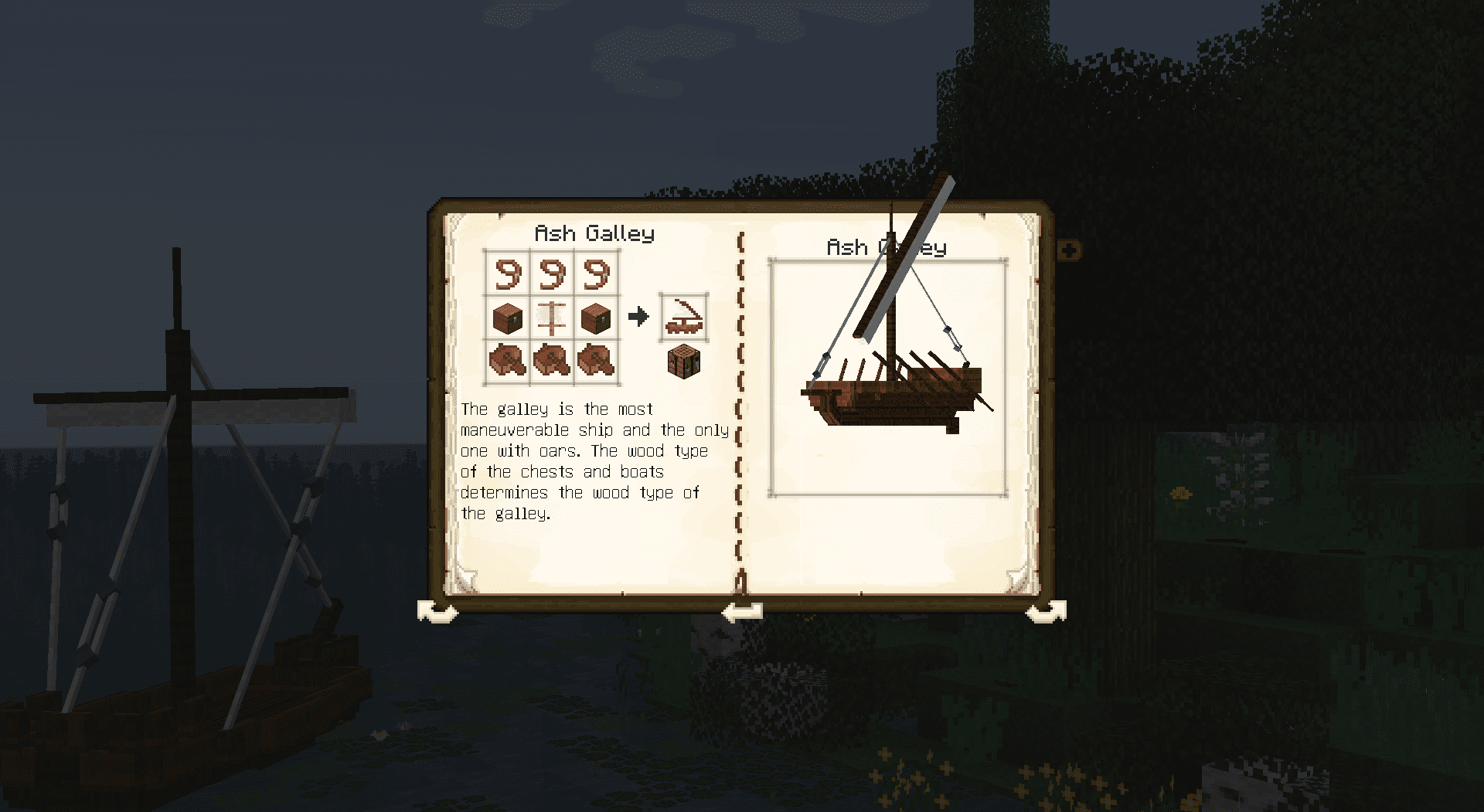Click the crafting table icon below the output

(x=684, y=362)
